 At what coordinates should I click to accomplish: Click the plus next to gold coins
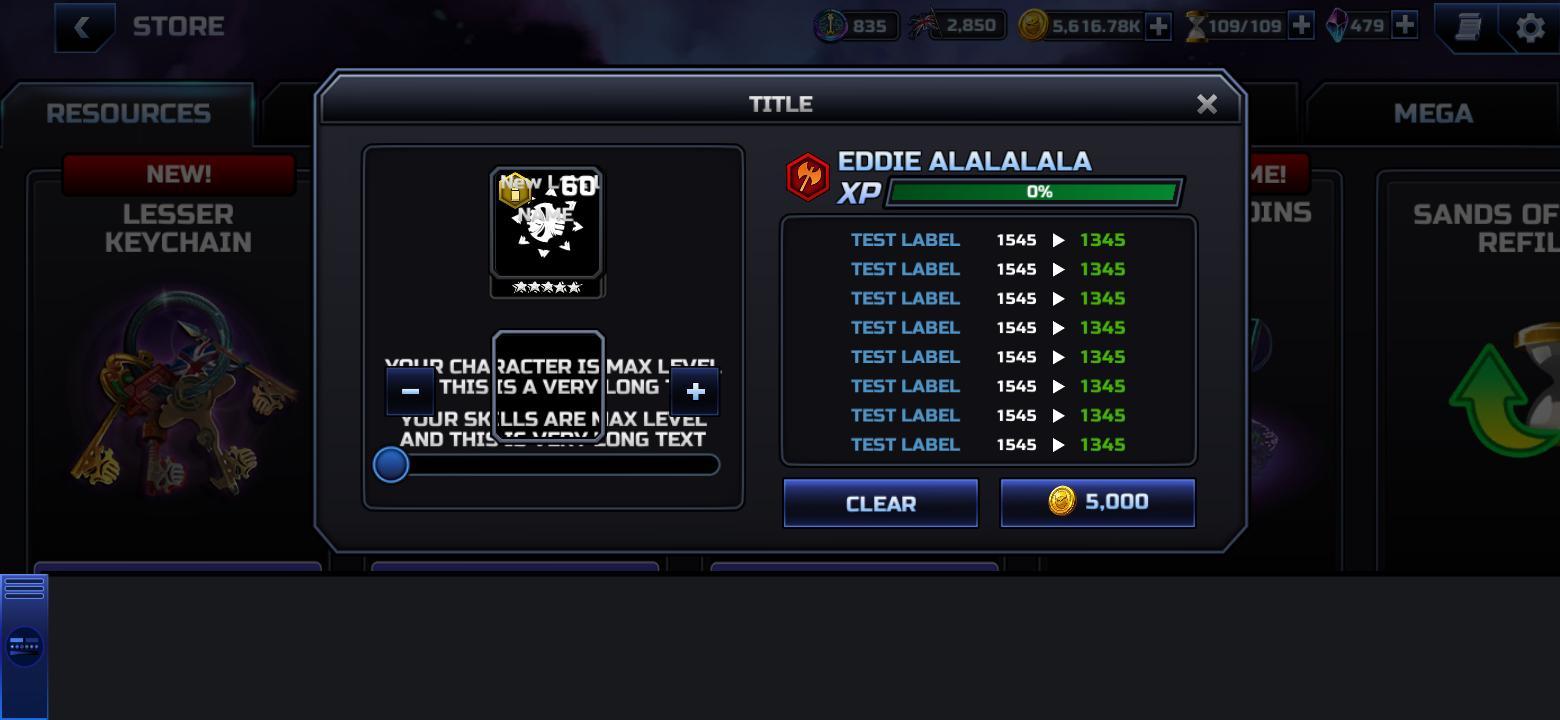1157,25
